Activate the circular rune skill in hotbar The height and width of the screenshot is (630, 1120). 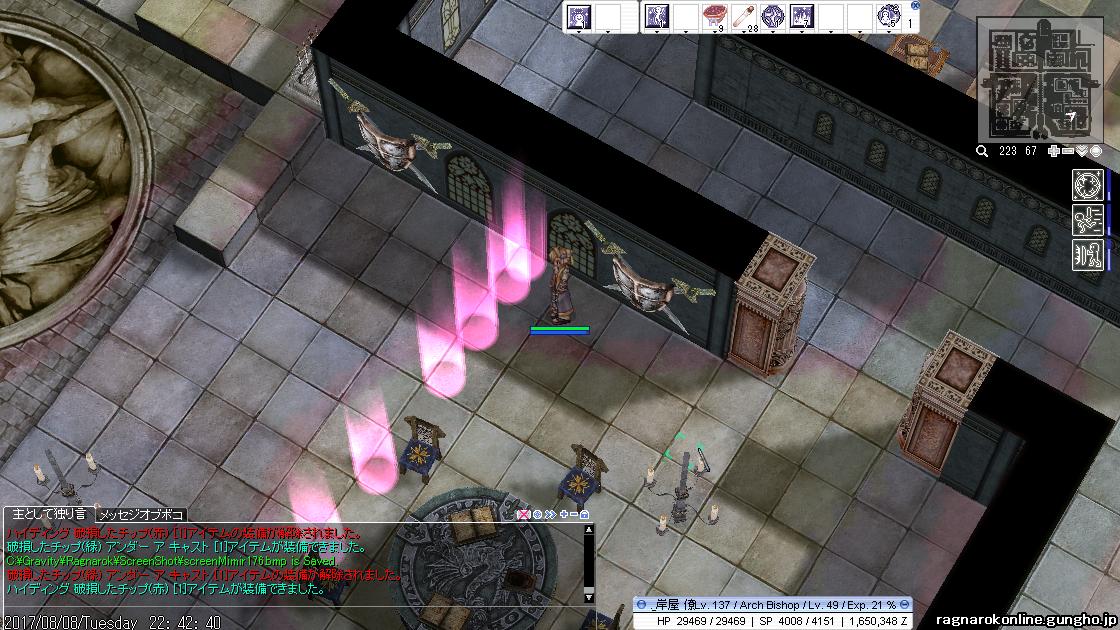[x=773, y=16]
